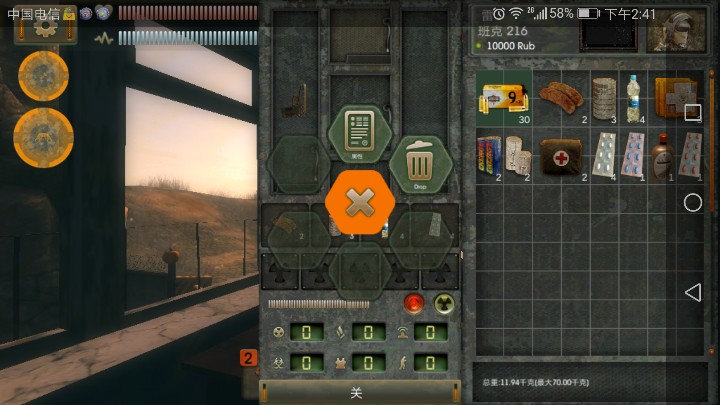
Task: Tap the Android home circle button
Action: click(x=692, y=203)
